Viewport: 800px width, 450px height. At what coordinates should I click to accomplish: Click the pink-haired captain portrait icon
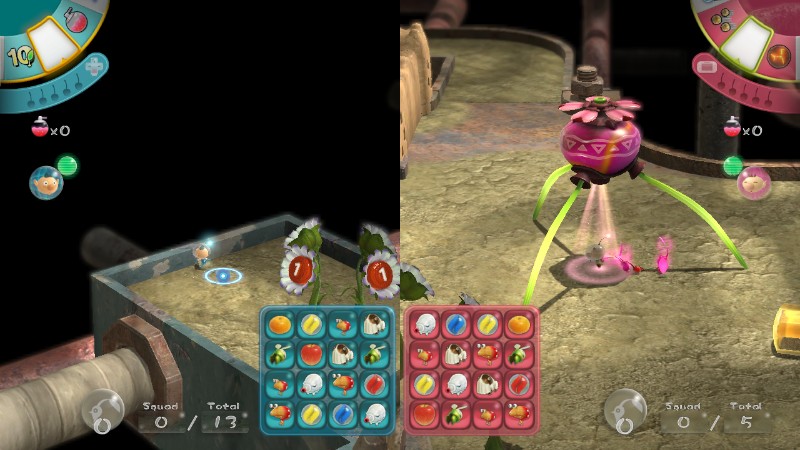click(752, 183)
